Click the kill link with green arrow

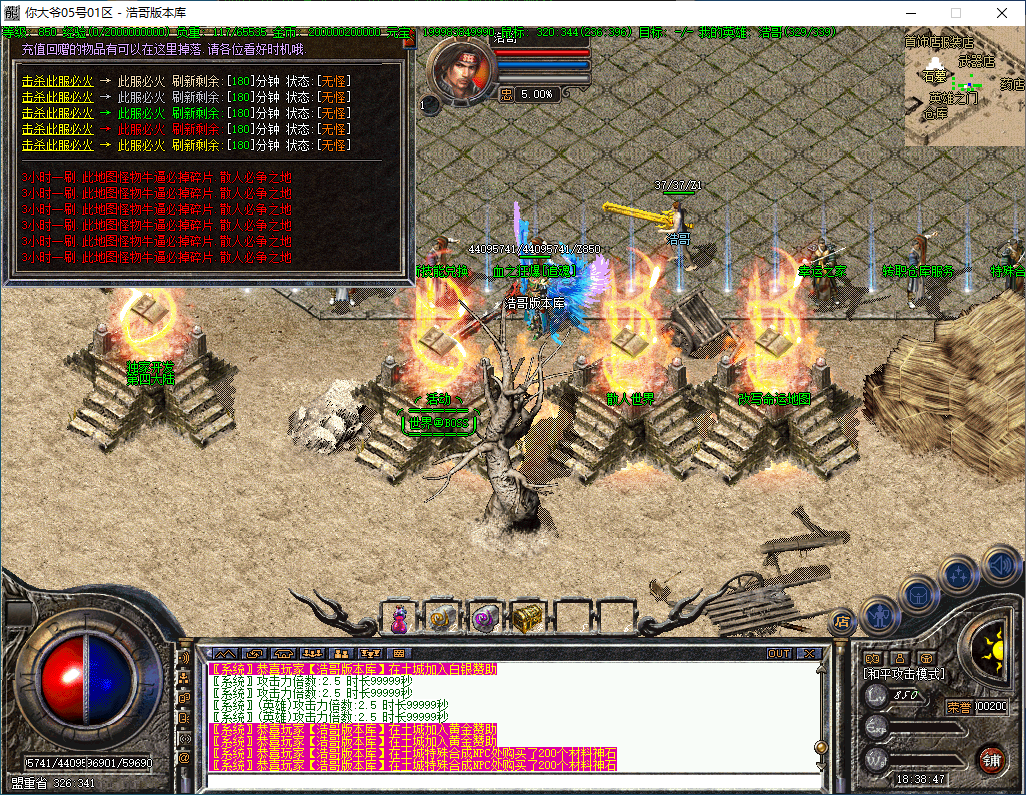[x=57, y=114]
